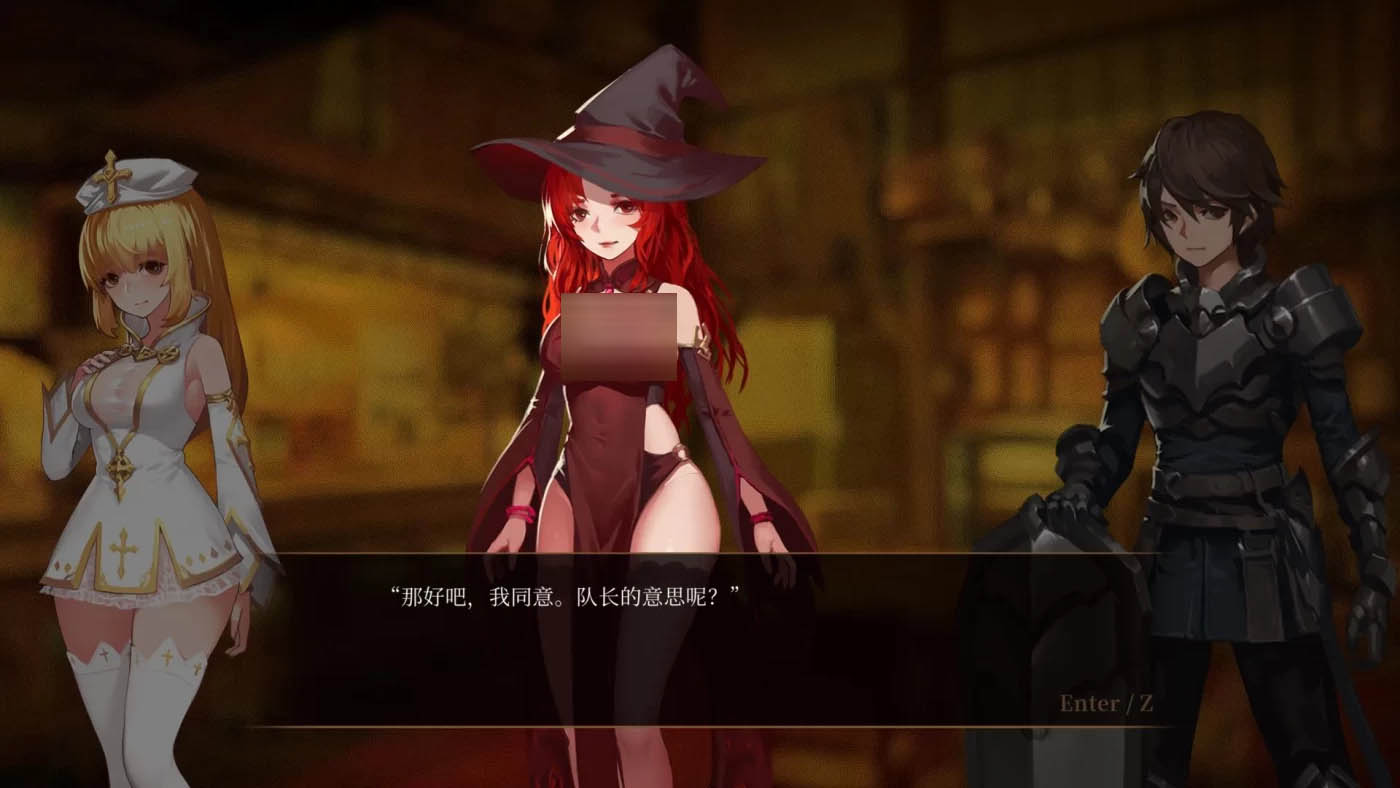Image resolution: width=1400 pixels, height=788 pixels.
Task: Click the bottom border line of the dialogue box
Action: point(700,727)
